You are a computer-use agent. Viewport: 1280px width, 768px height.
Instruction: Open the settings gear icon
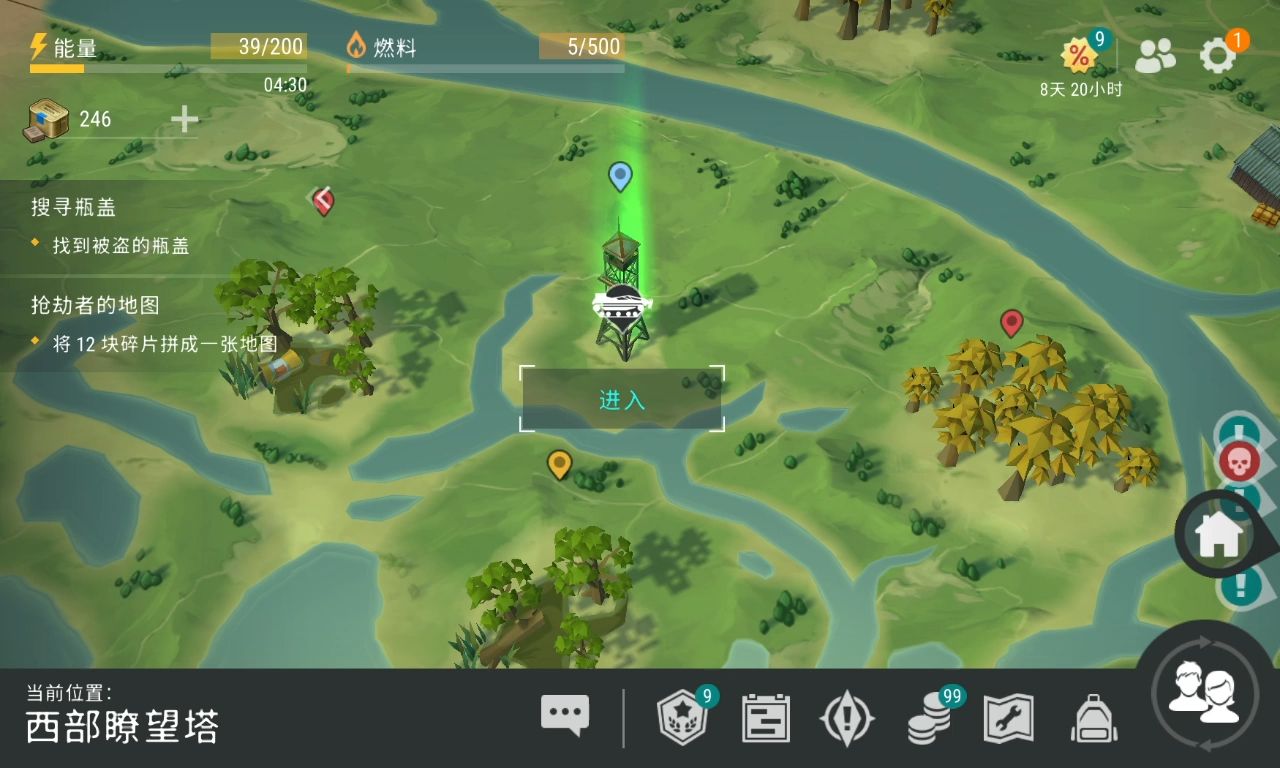pyautogui.click(x=1217, y=56)
